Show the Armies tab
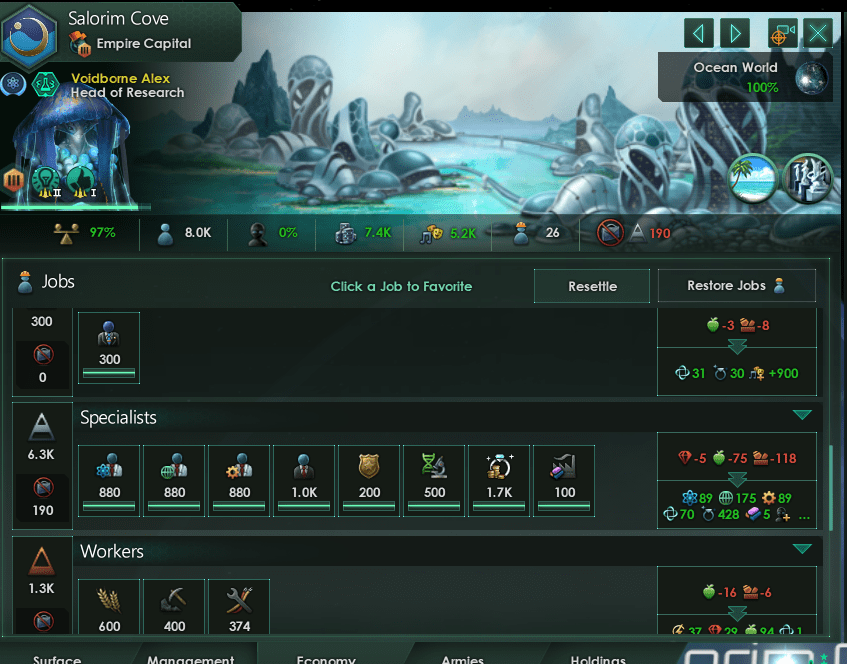847x664 pixels. [462, 659]
